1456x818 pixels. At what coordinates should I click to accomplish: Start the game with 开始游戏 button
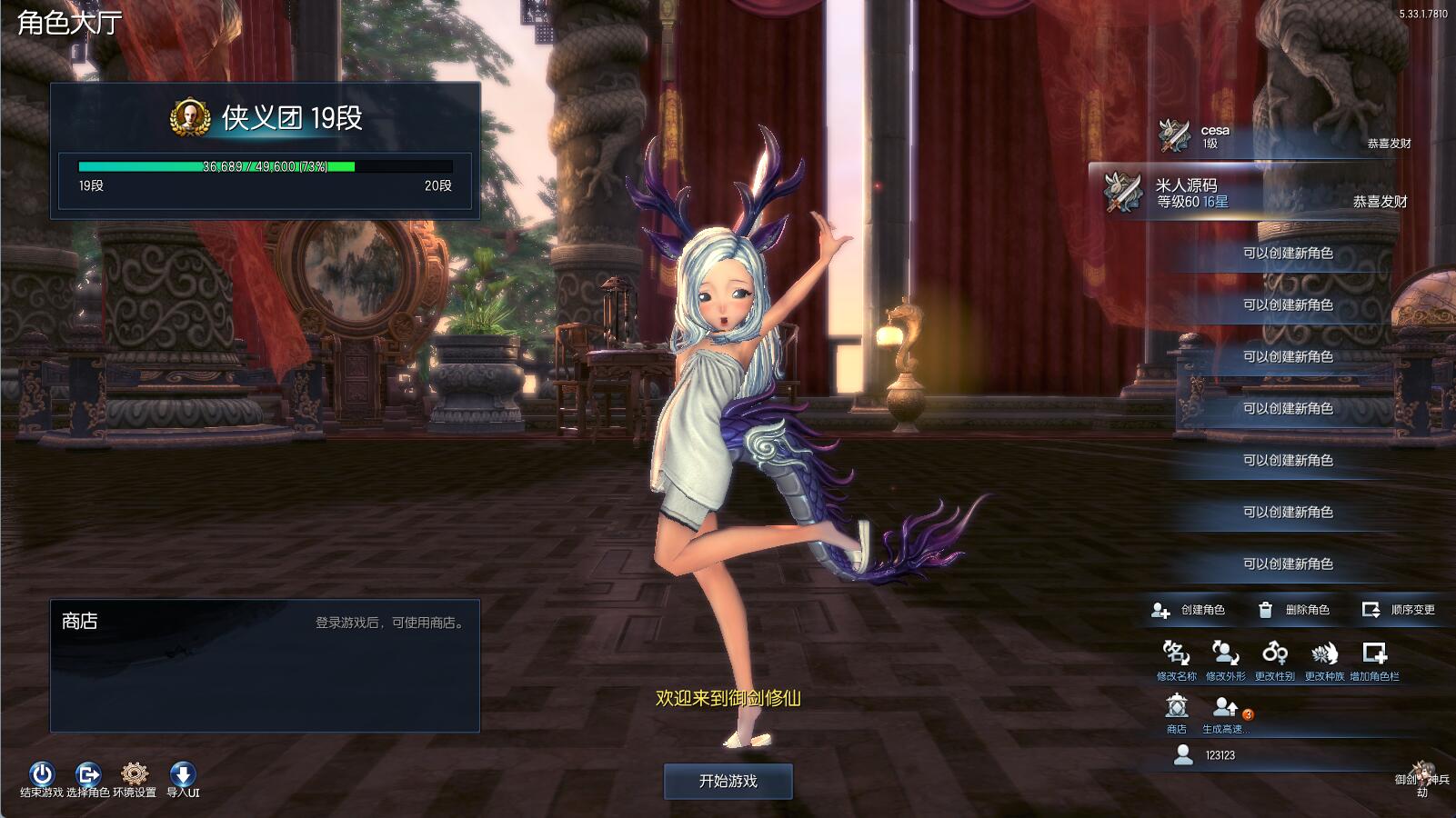coord(728,781)
